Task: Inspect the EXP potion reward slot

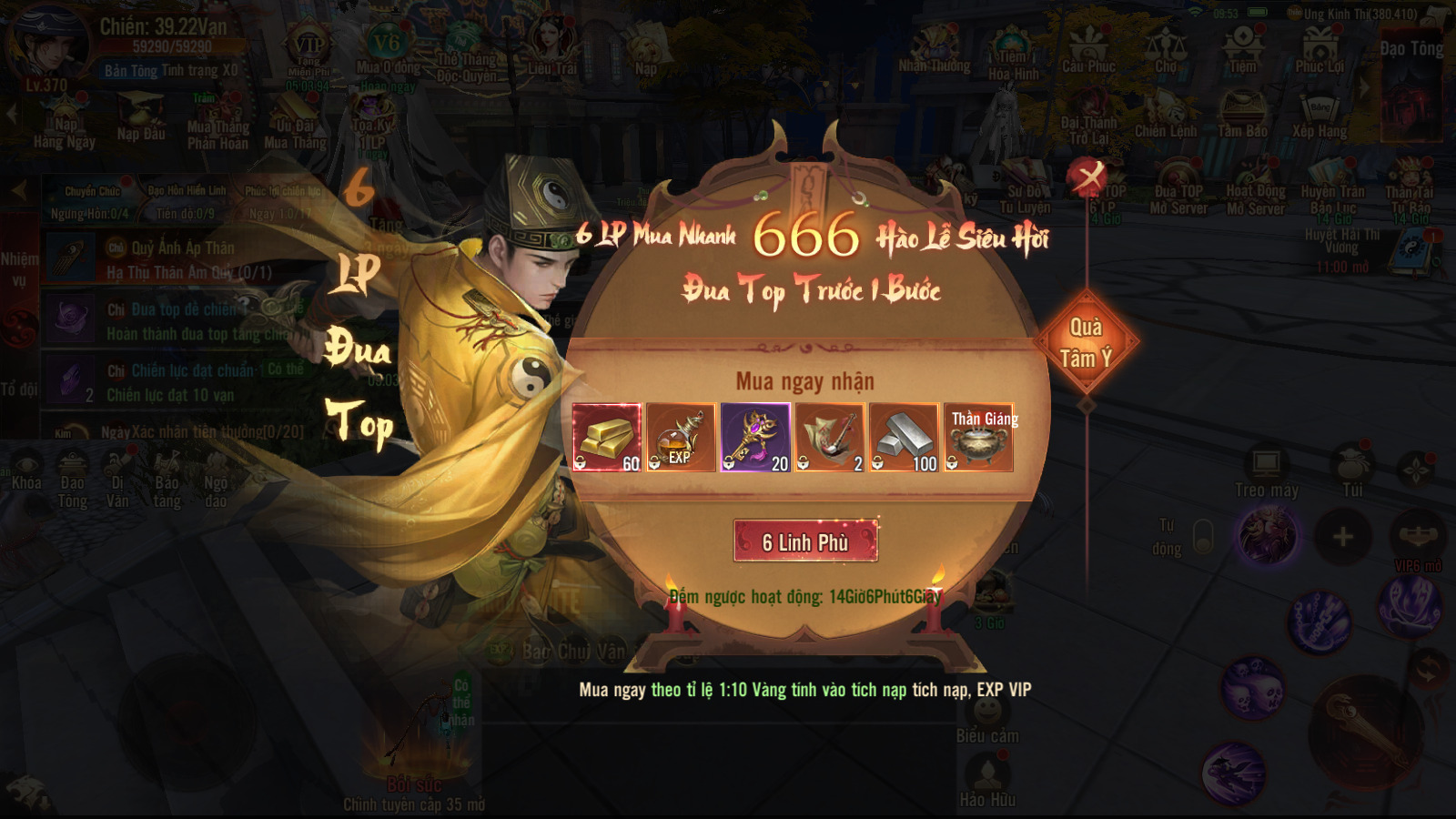Action: pos(681,438)
